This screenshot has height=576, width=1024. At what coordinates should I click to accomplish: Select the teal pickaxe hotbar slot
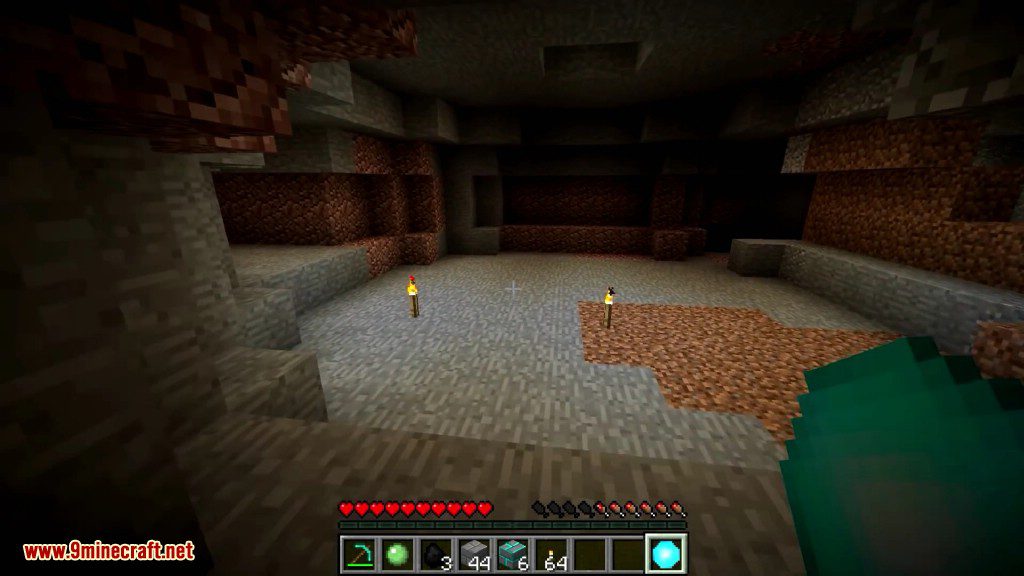coord(357,553)
